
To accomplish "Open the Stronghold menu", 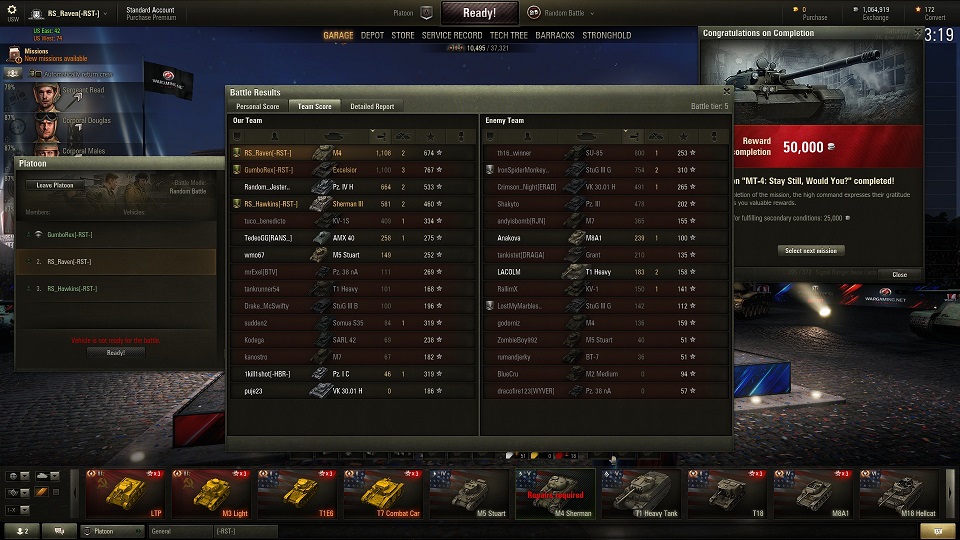I will click(x=607, y=36).
